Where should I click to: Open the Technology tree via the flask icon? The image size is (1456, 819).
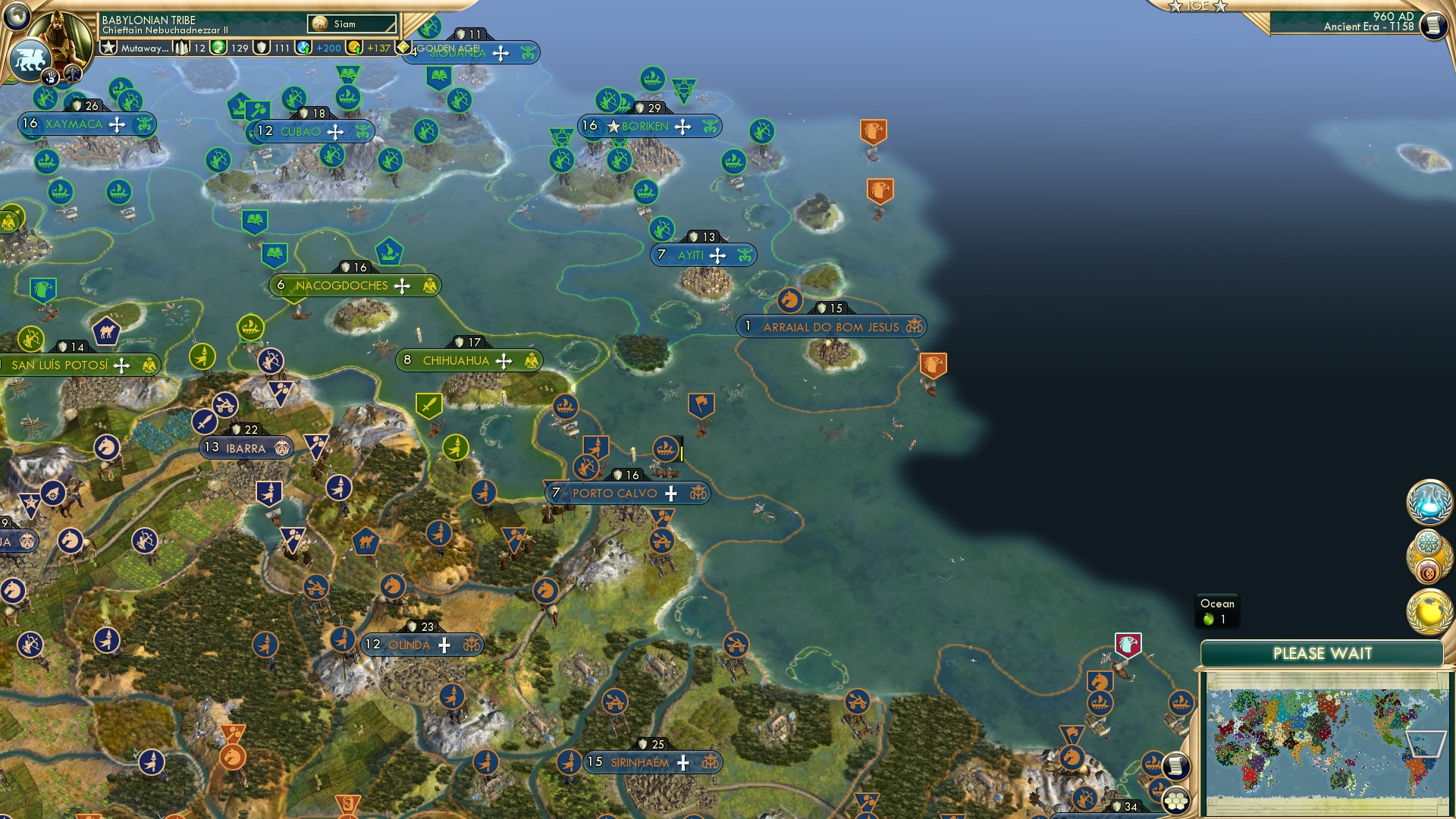[1430, 500]
